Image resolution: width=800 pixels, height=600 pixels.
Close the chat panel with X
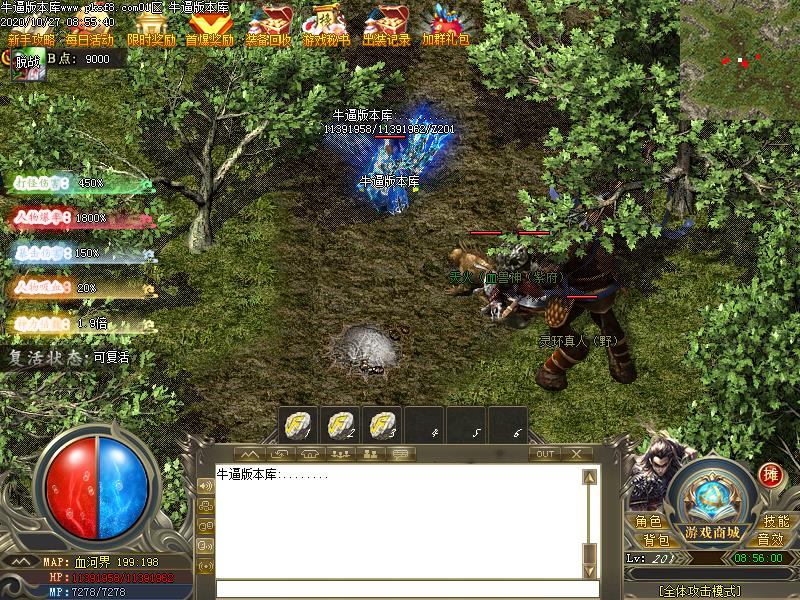576,454
